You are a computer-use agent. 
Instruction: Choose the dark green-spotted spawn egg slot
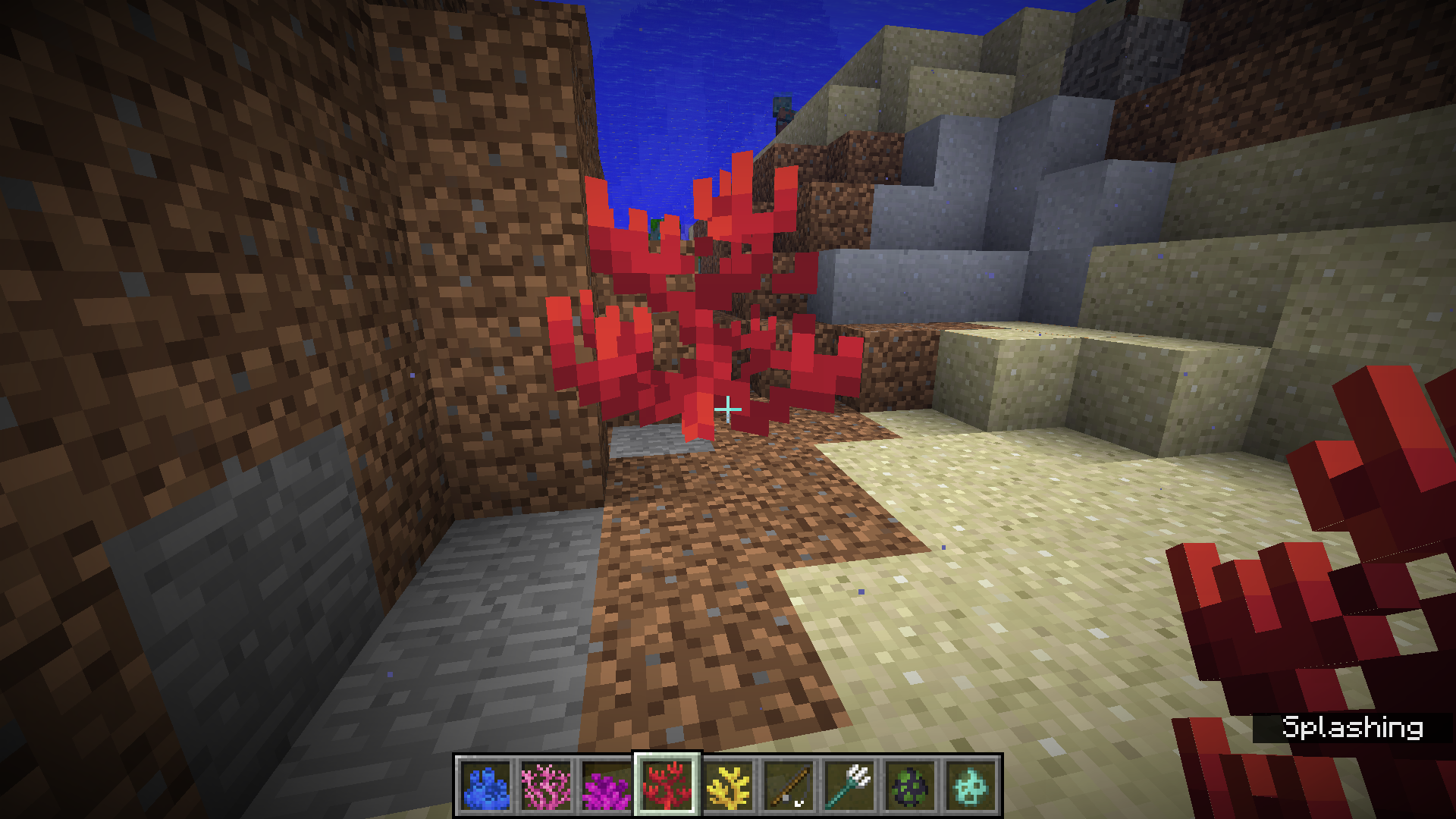coord(910,786)
